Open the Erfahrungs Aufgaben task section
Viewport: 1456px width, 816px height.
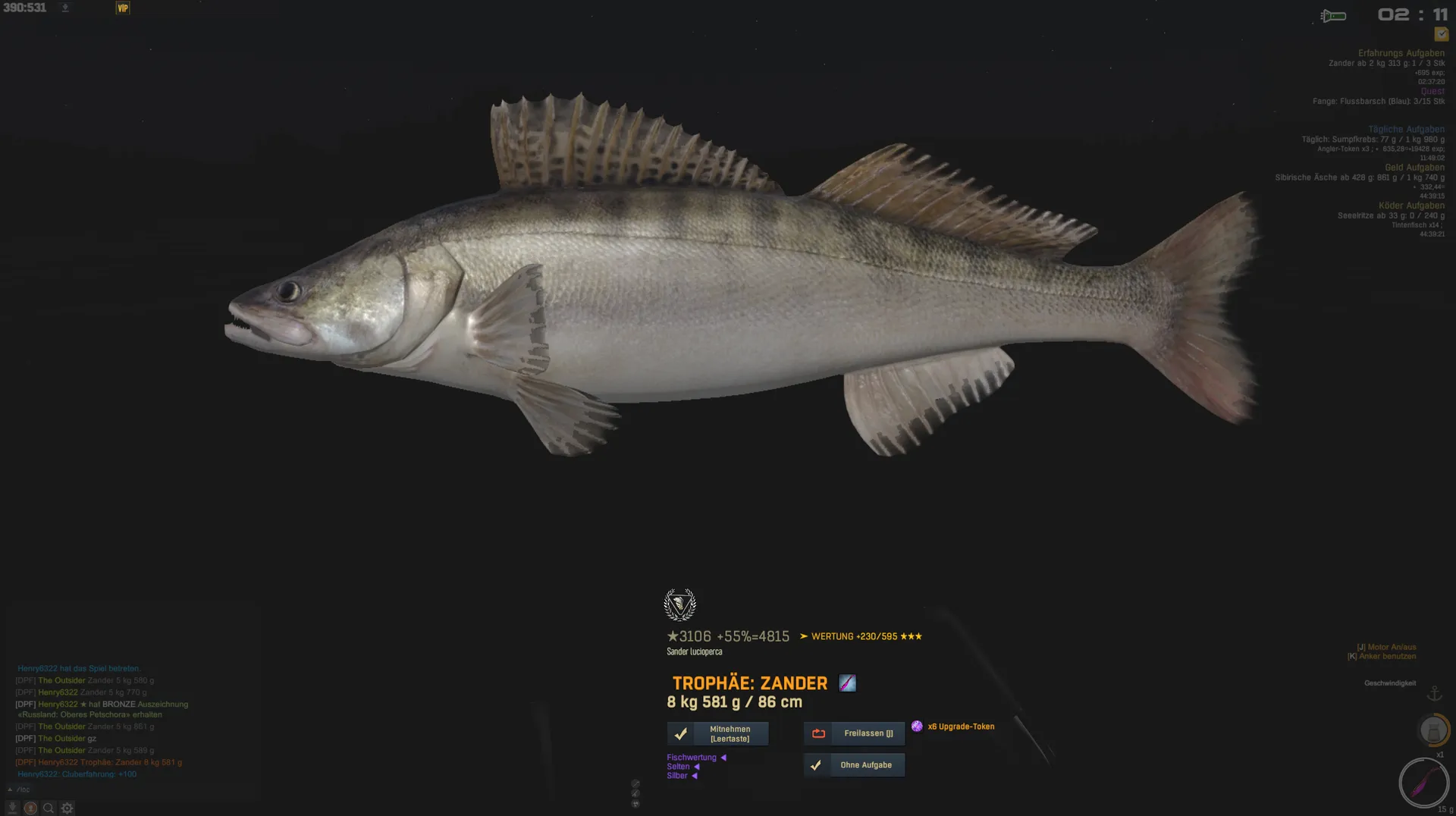pos(1401,53)
